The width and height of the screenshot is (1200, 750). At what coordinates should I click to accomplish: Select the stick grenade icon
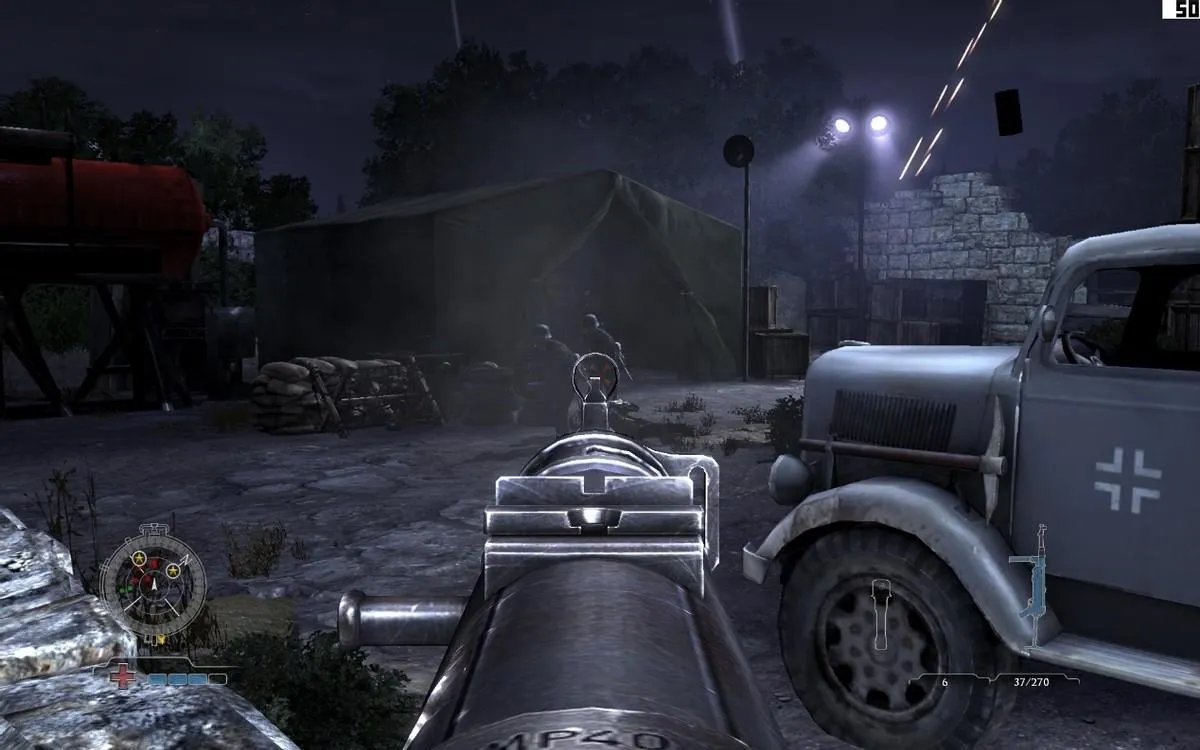click(x=881, y=612)
